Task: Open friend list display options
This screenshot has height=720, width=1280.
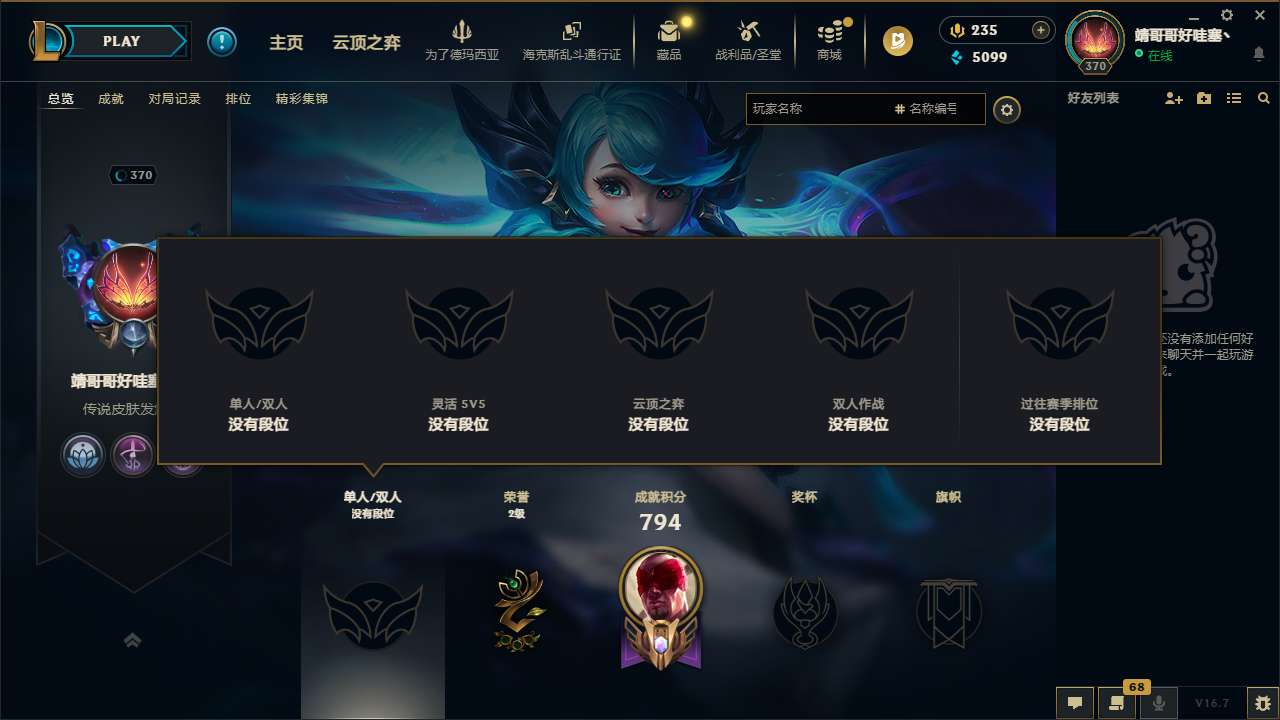Action: [x=1234, y=98]
